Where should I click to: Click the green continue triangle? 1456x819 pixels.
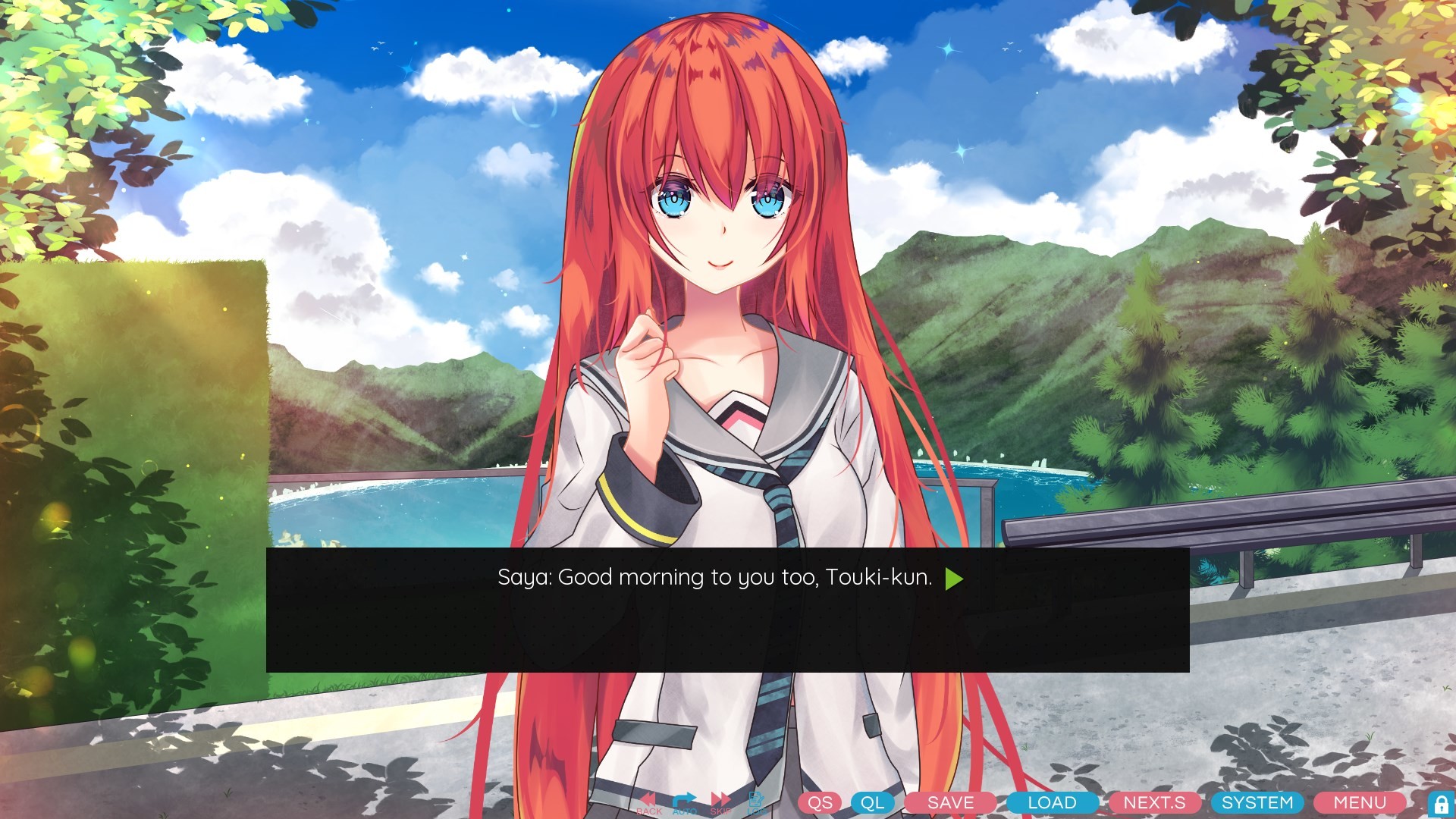pyautogui.click(x=954, y=577)
